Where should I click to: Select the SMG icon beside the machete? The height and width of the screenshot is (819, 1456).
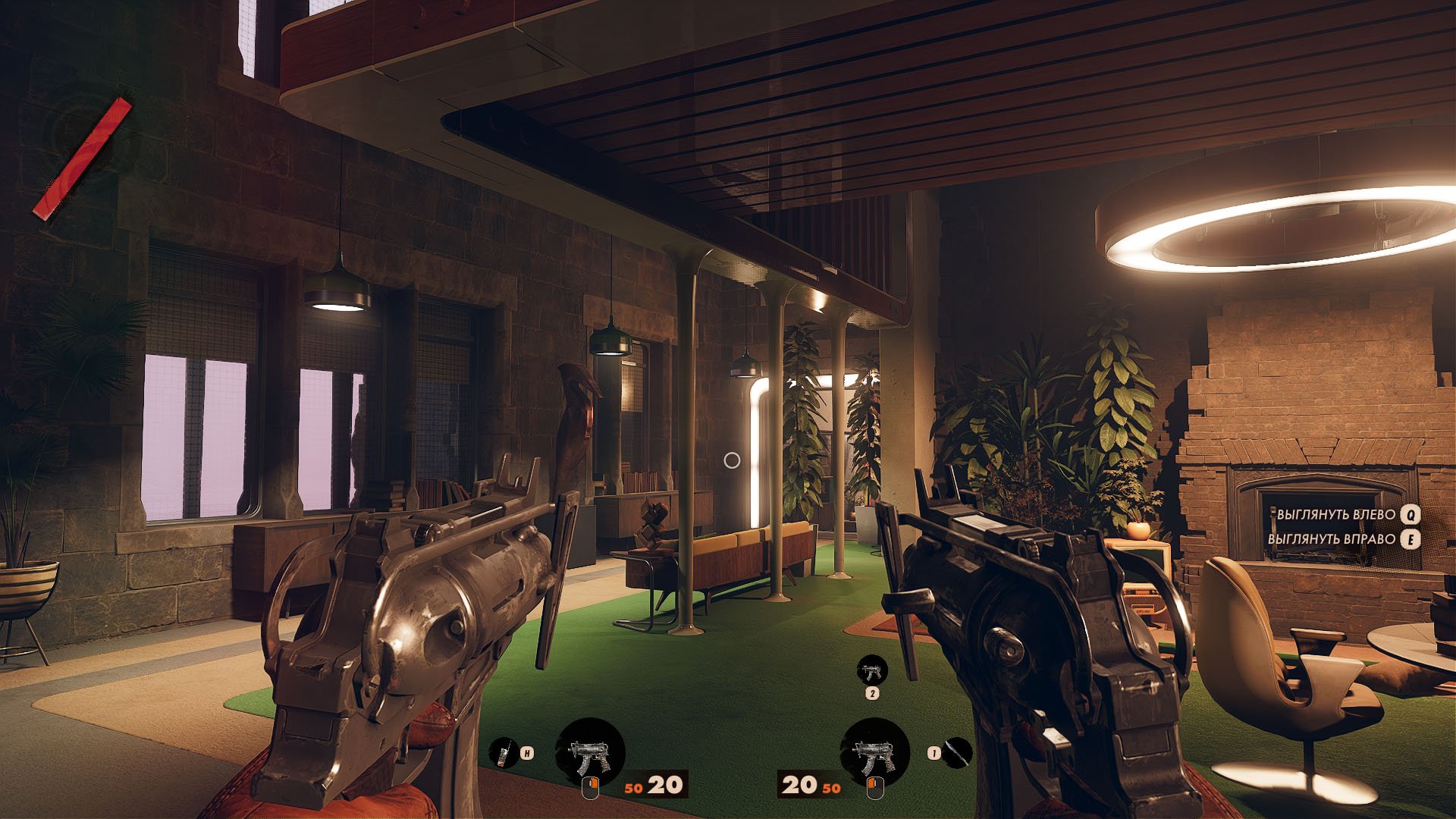point(874,755)
